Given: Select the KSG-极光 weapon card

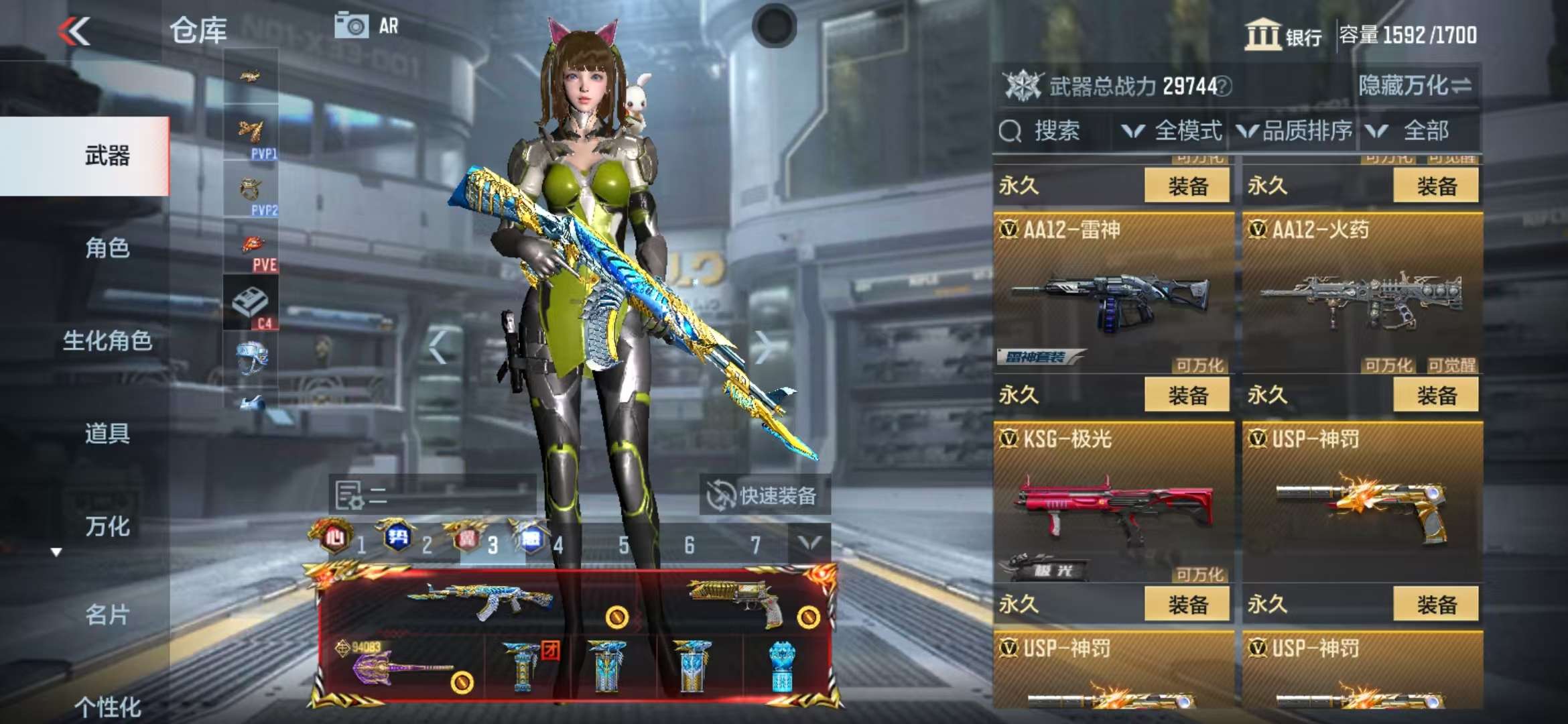Looking at the screenshot, I should point(1113,503).
